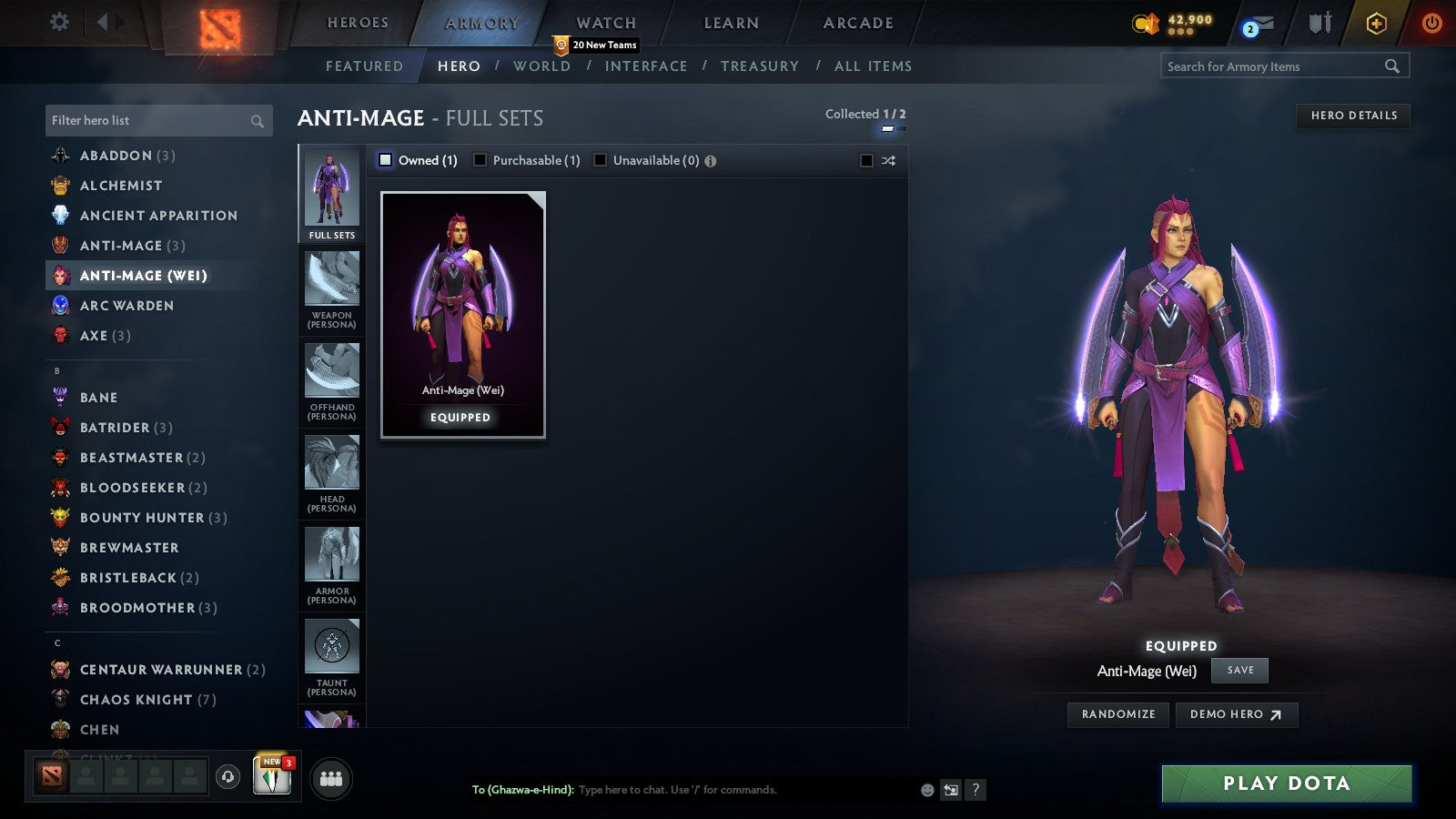Open the Dota 2 settings gear
Viewport: 1456px width, 819px height.
coord(58,22)
